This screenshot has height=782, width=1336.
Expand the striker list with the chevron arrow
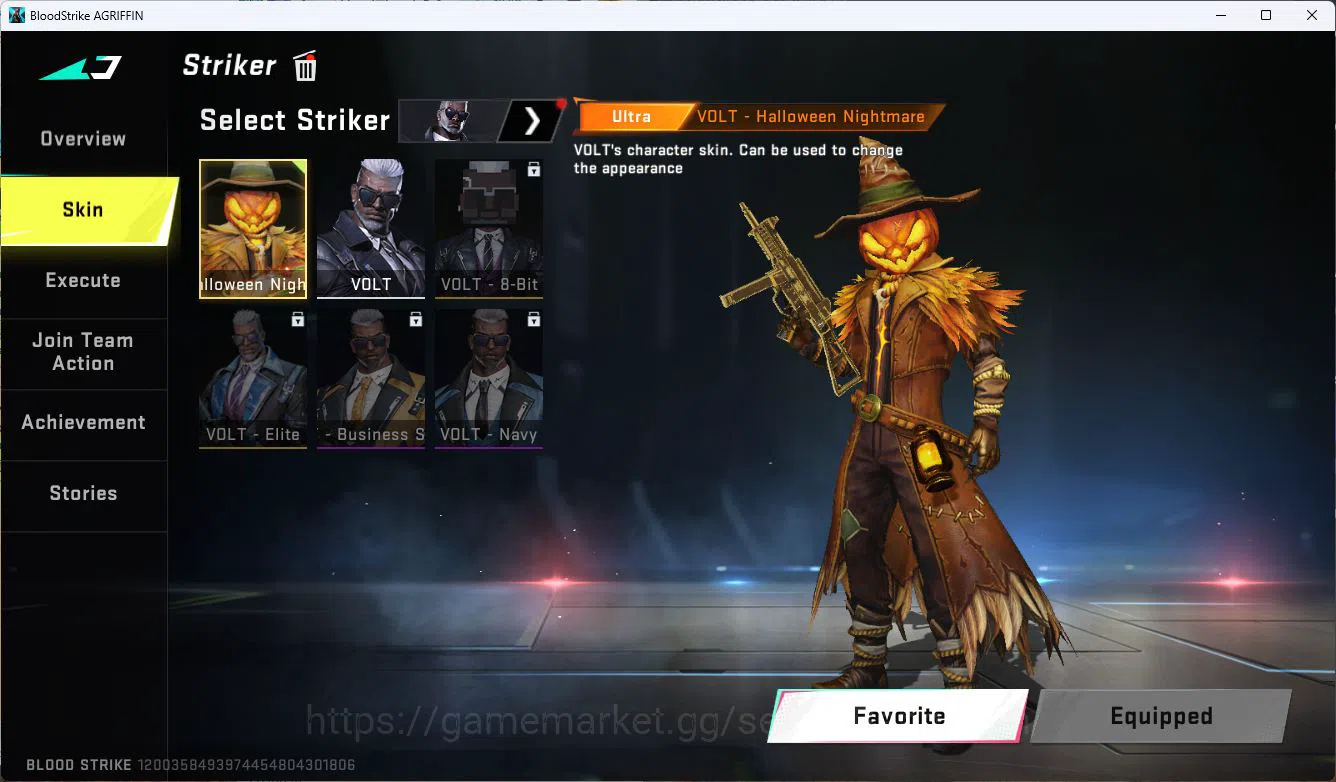[532, 120]
